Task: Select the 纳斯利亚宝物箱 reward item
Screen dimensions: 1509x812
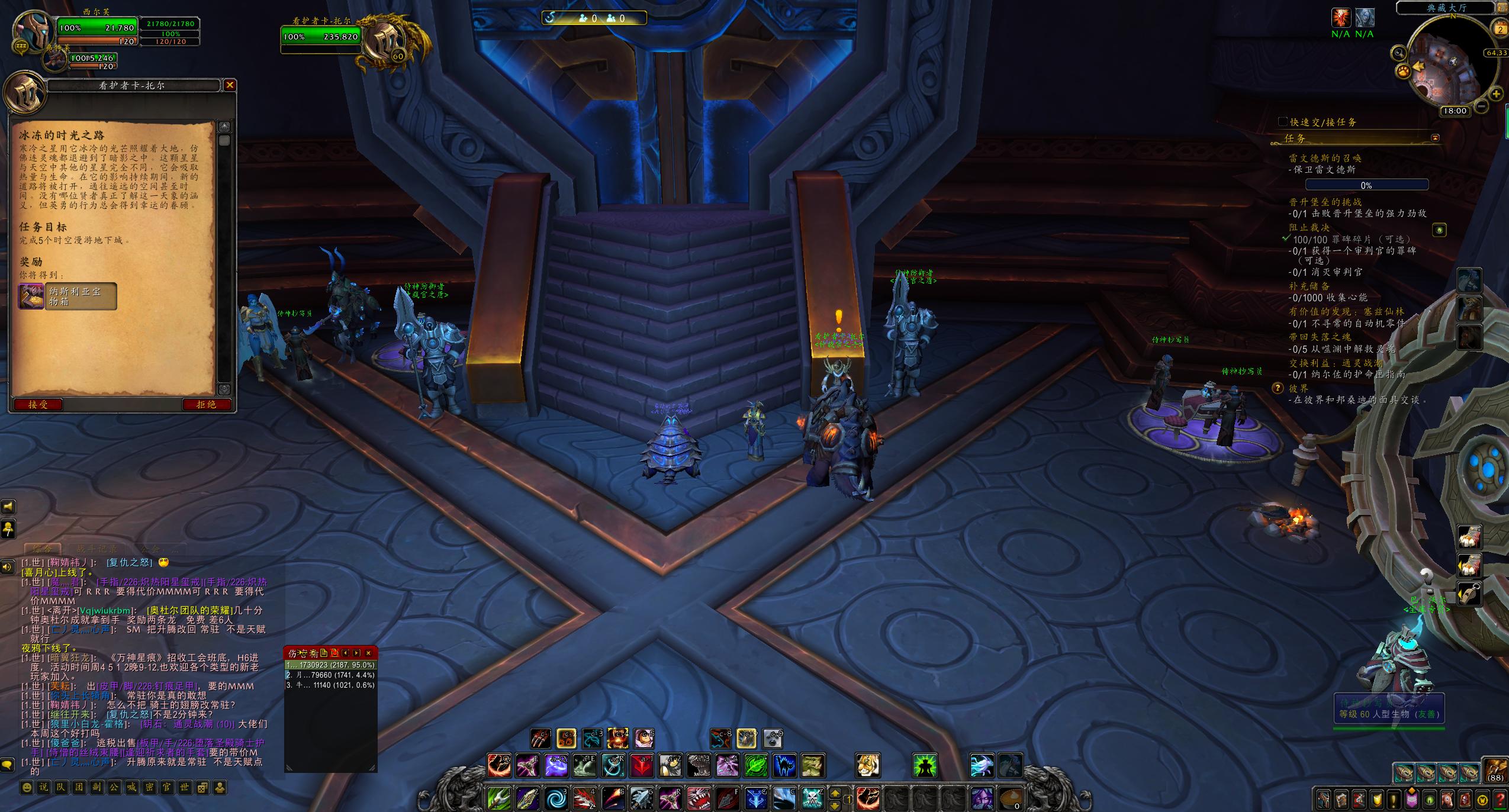Action: tap(67, 296)
